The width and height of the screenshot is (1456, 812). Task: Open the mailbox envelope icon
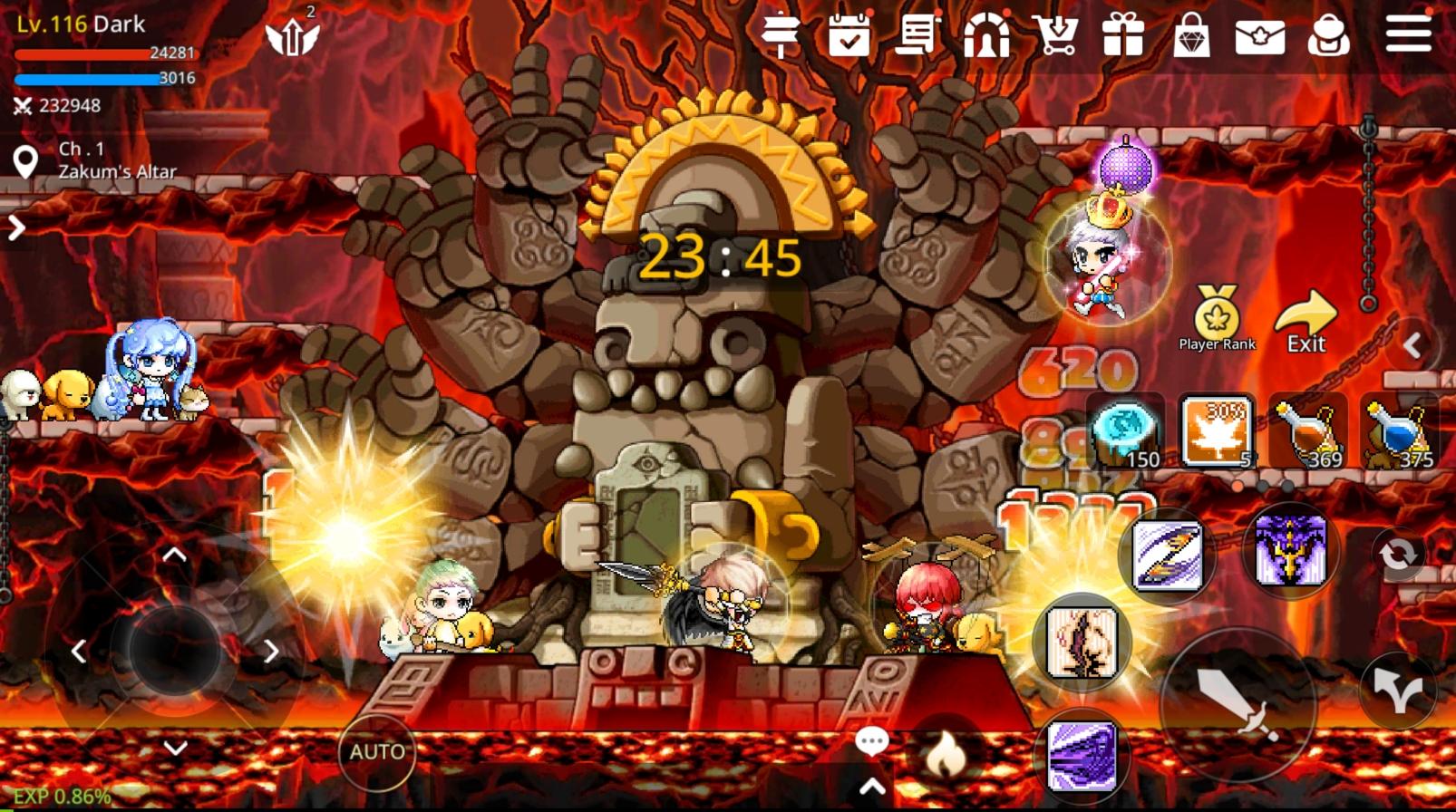1259,37
